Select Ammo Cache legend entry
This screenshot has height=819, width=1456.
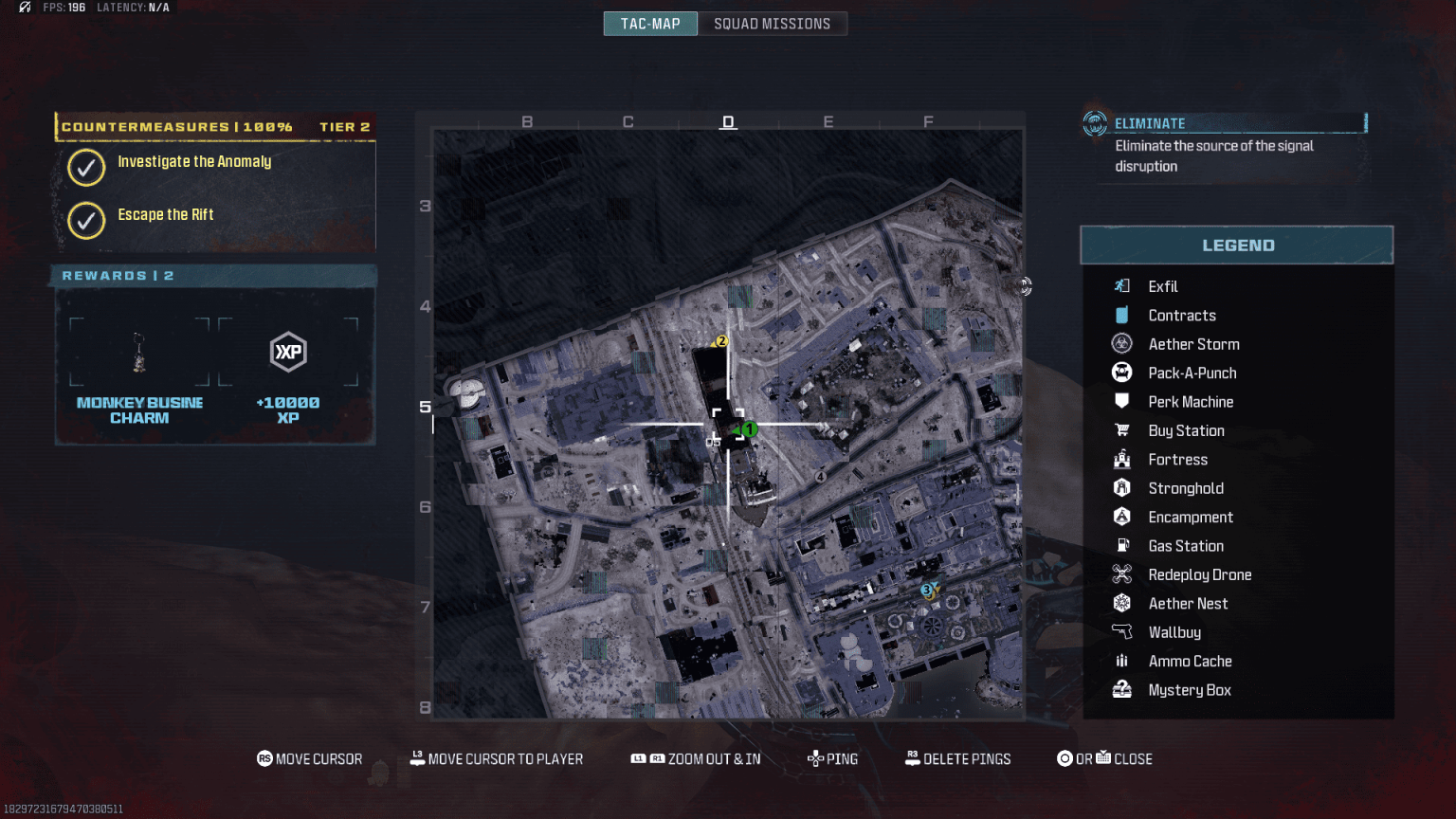pos(1190,662)
